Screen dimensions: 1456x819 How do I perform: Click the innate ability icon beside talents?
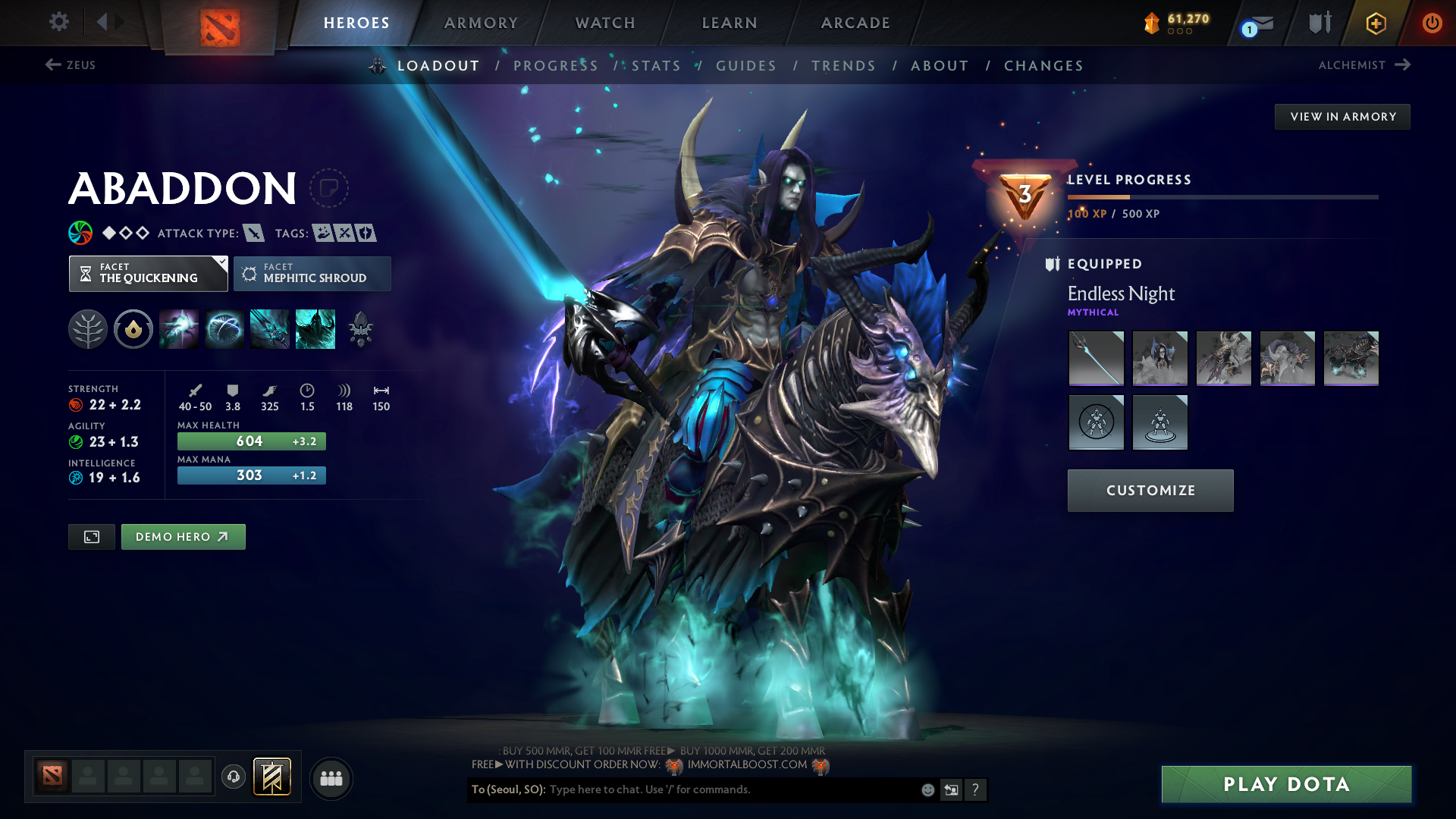click(133, 329)
